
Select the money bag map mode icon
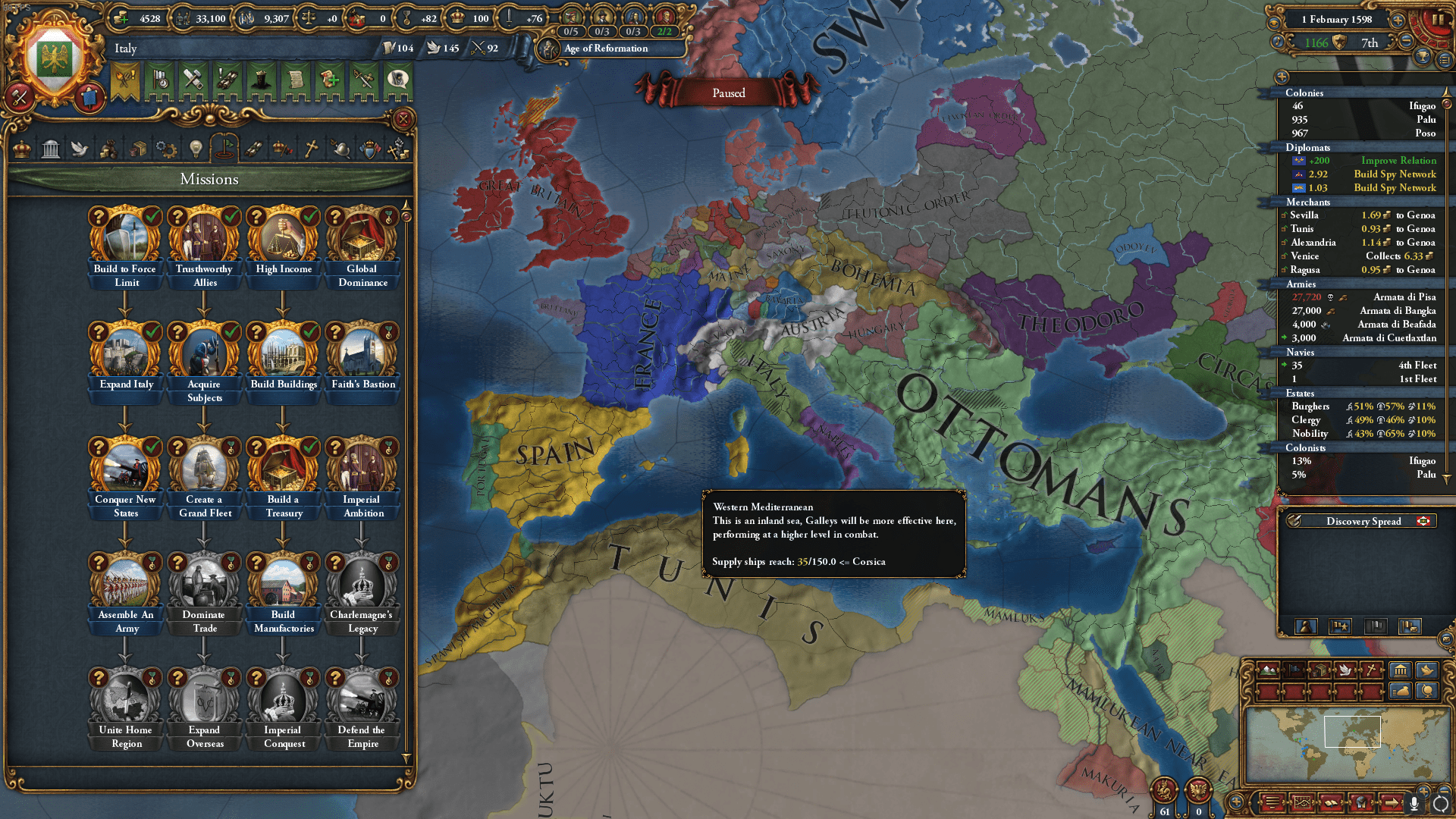tap(1400, 691)
